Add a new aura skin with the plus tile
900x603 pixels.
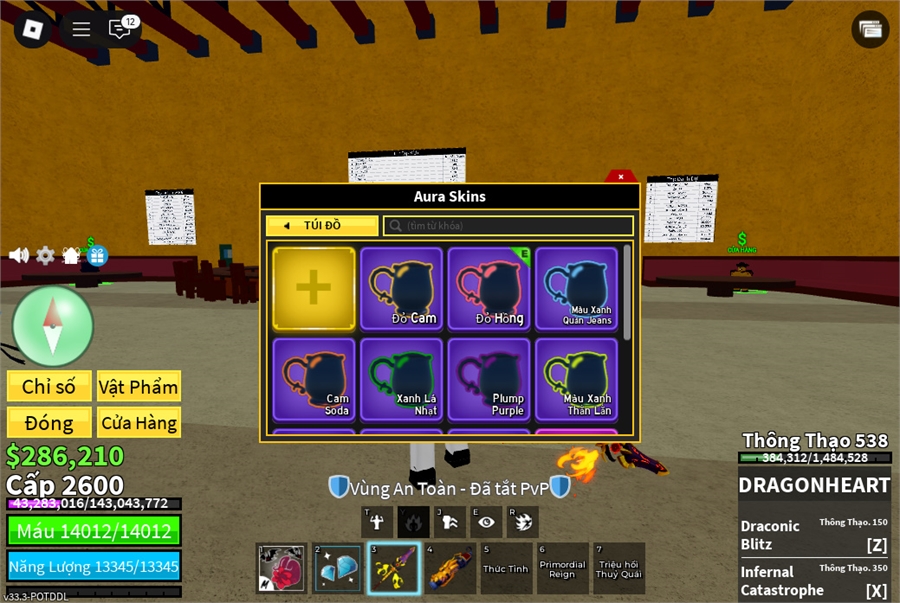coord(314,289)
